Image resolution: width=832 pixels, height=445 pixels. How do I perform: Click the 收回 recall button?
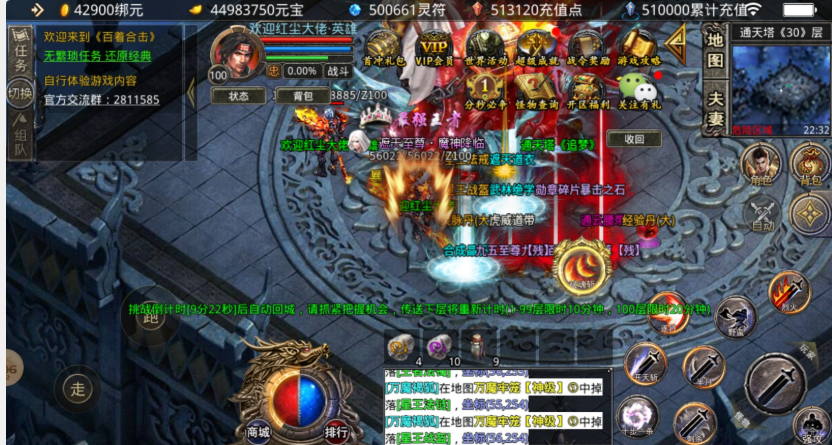(x=633, y=140)
